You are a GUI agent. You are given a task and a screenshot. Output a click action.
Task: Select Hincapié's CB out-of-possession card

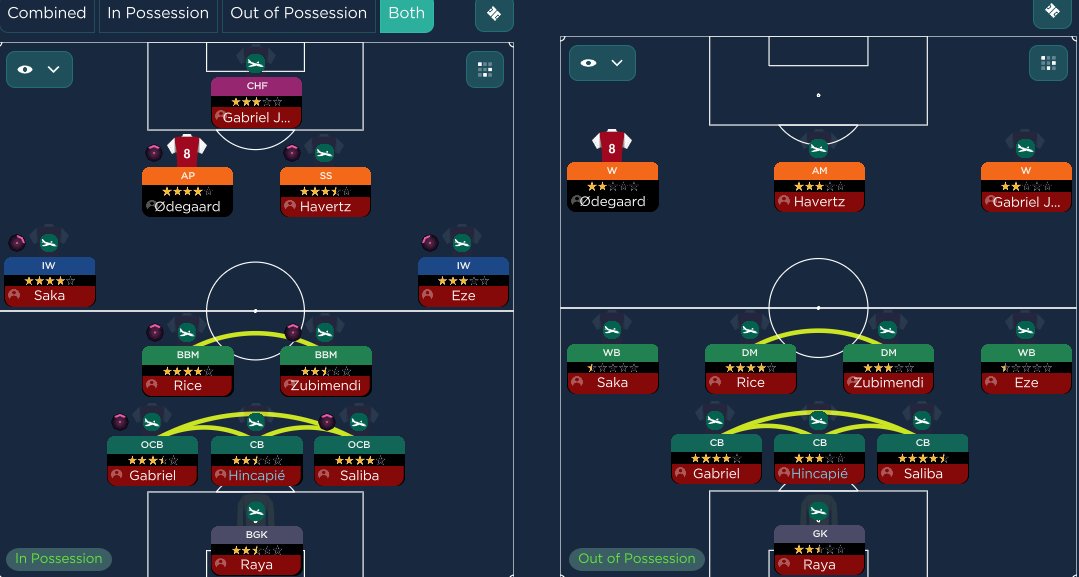tap(819, 459)
